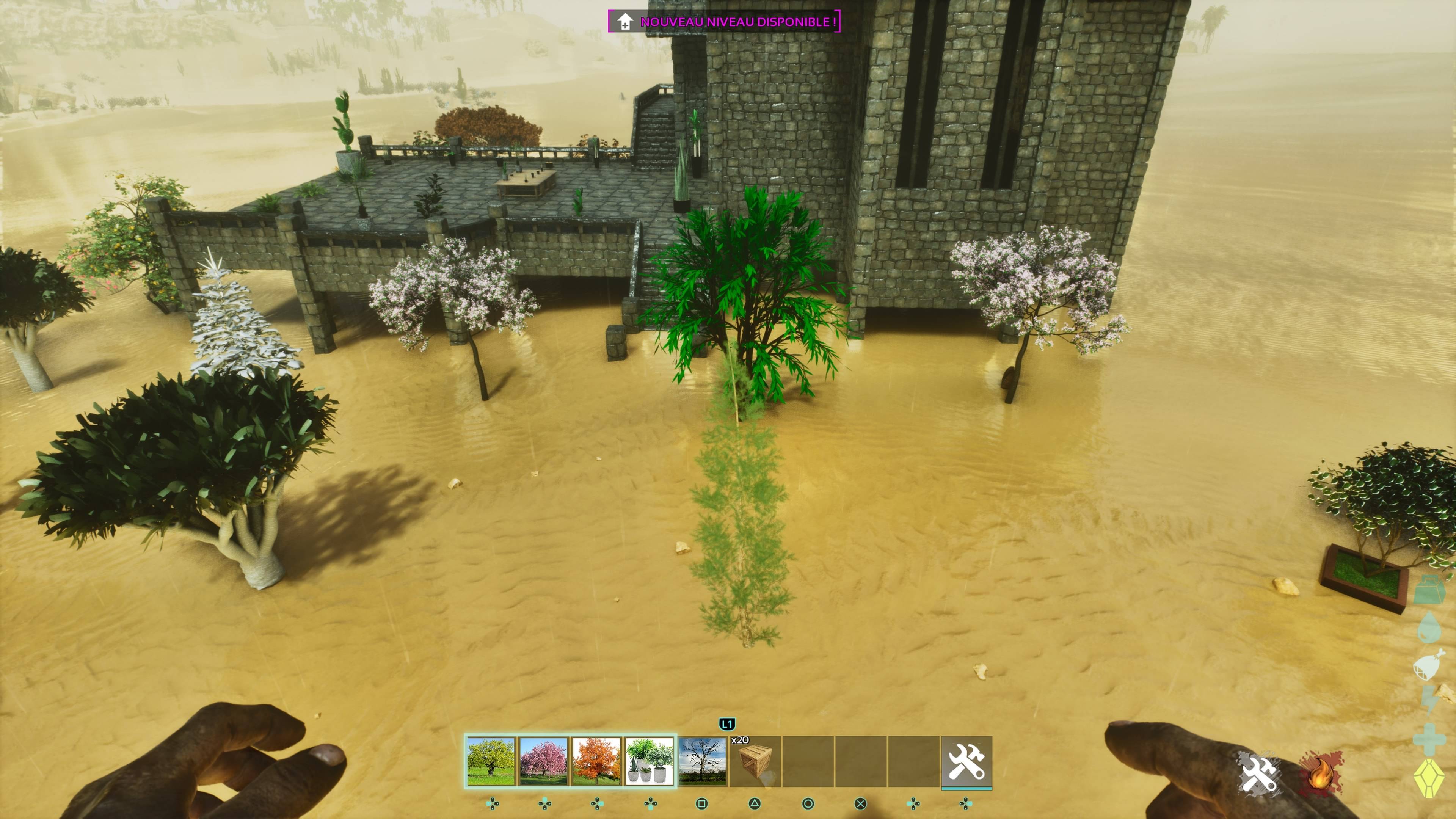
Task: Pick the potted plants hotbar slot
Action: [650, 761]
